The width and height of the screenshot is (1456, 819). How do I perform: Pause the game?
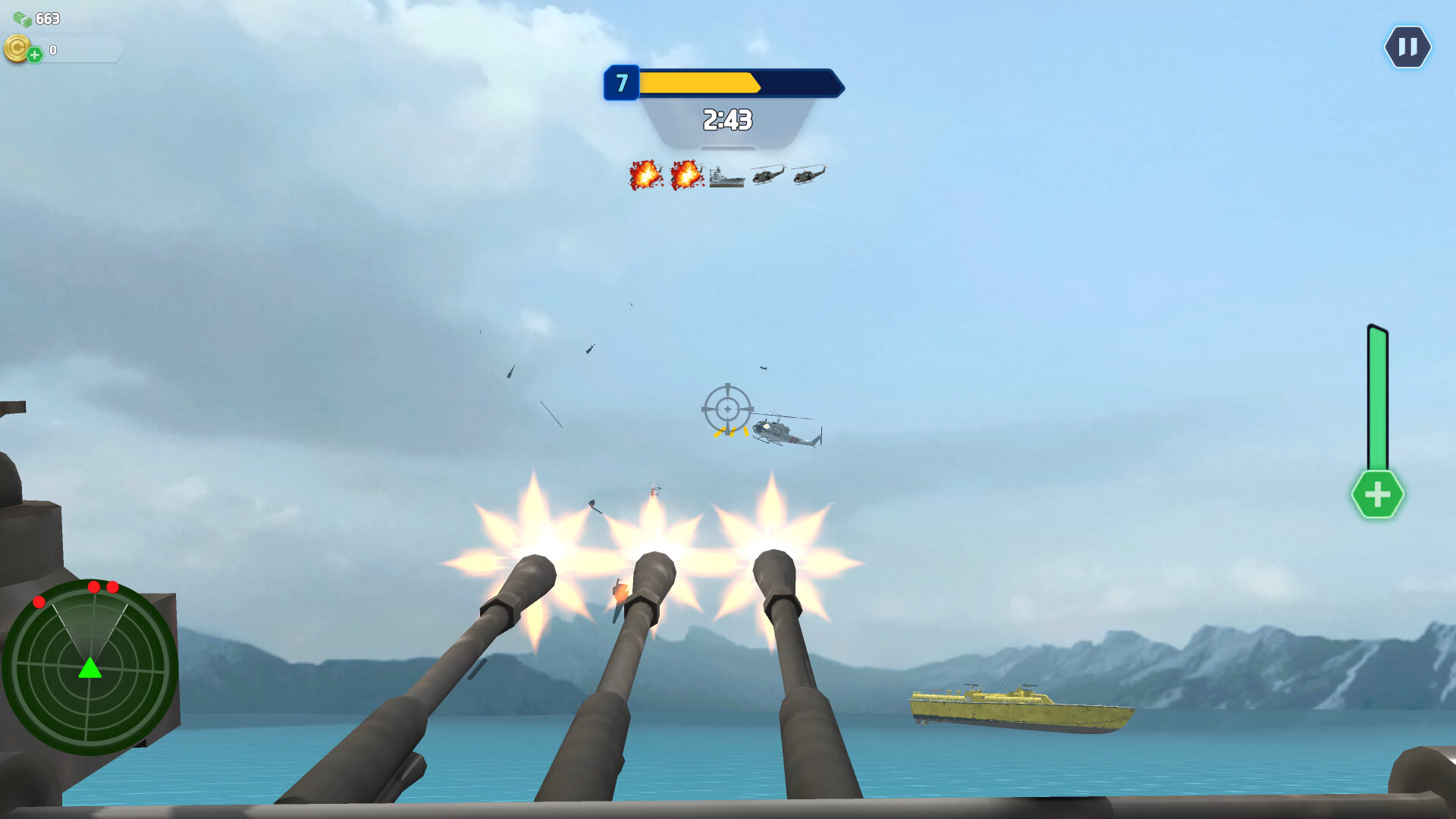[1407, 47]
